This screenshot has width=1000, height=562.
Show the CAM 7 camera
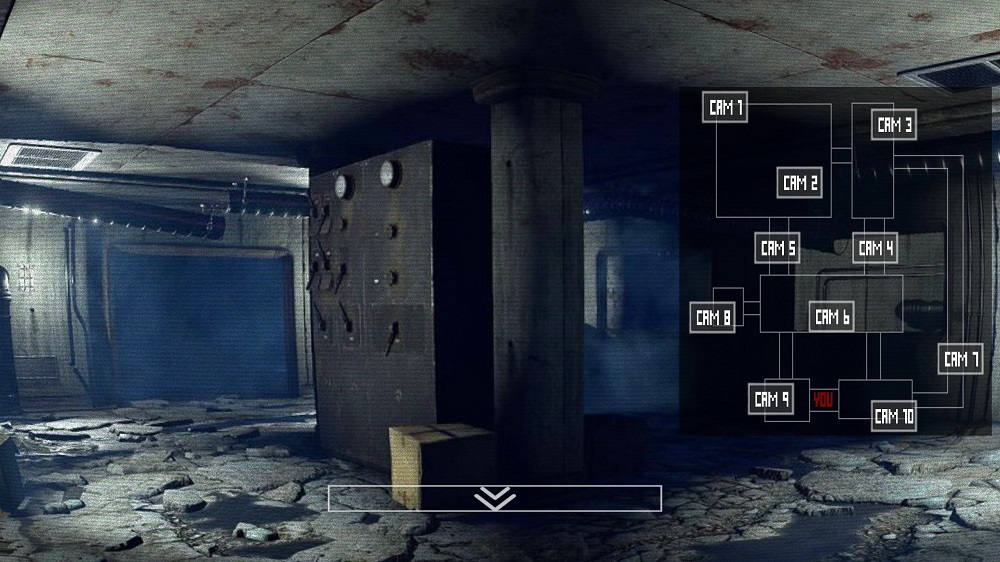pos(961,359)
